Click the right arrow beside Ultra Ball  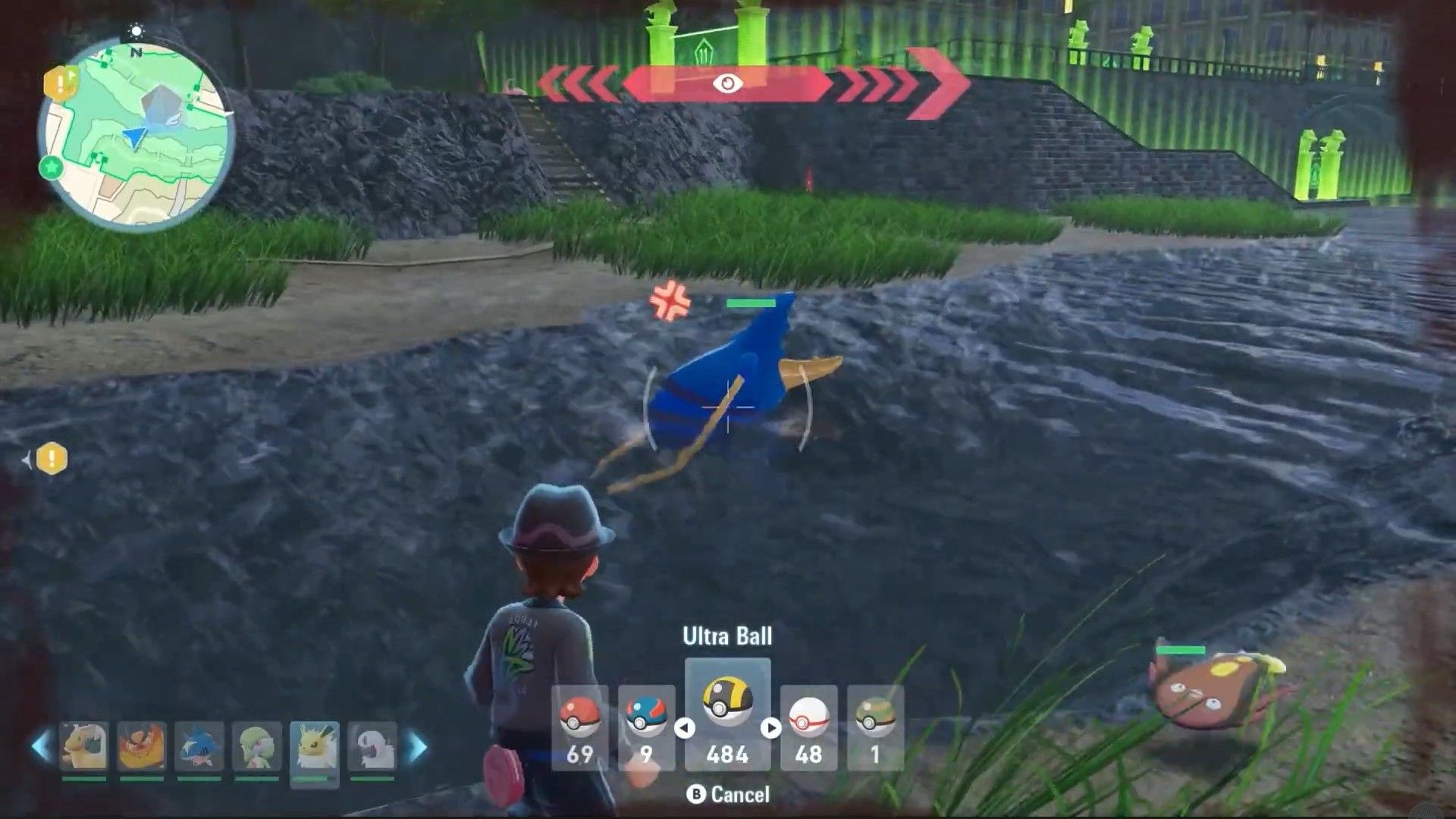(771, 728)
